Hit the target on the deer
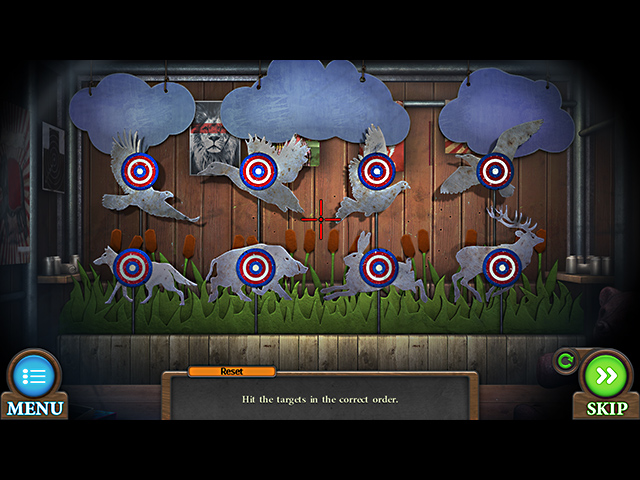 [x=501, y=267]
